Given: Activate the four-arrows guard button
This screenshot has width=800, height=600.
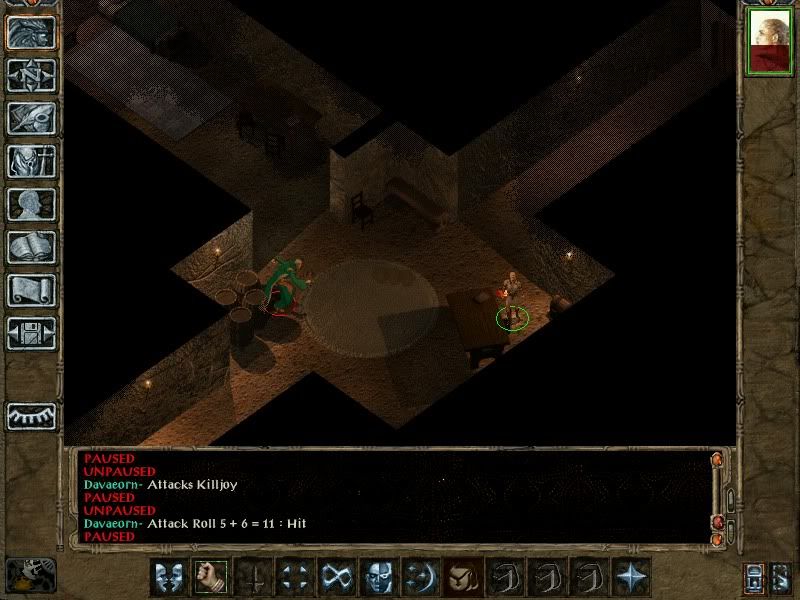Looking at the screenshot, I should pyautogui.click(x=295, y=577).
